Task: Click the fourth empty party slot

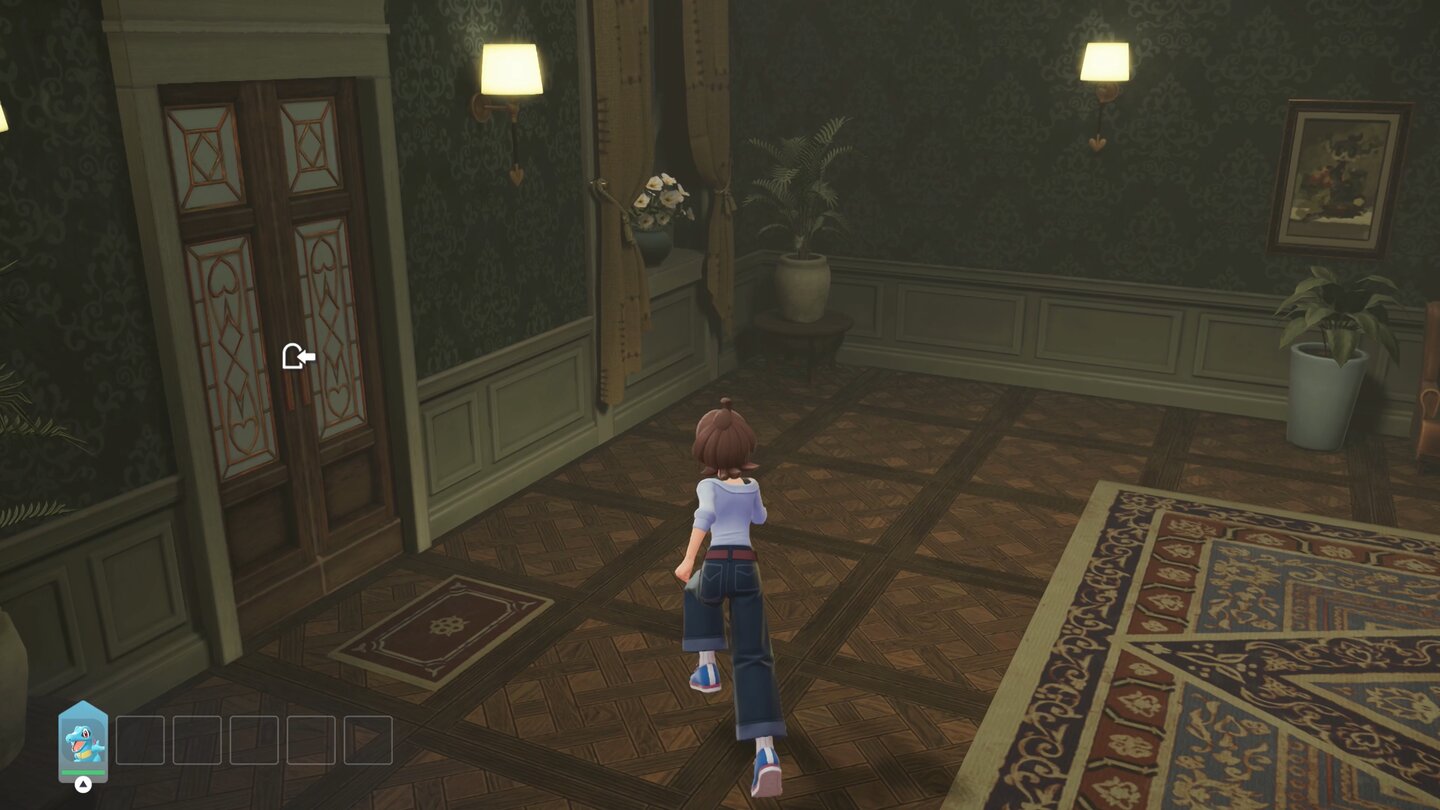Action: pyautogui.click(x=310, y=740)
